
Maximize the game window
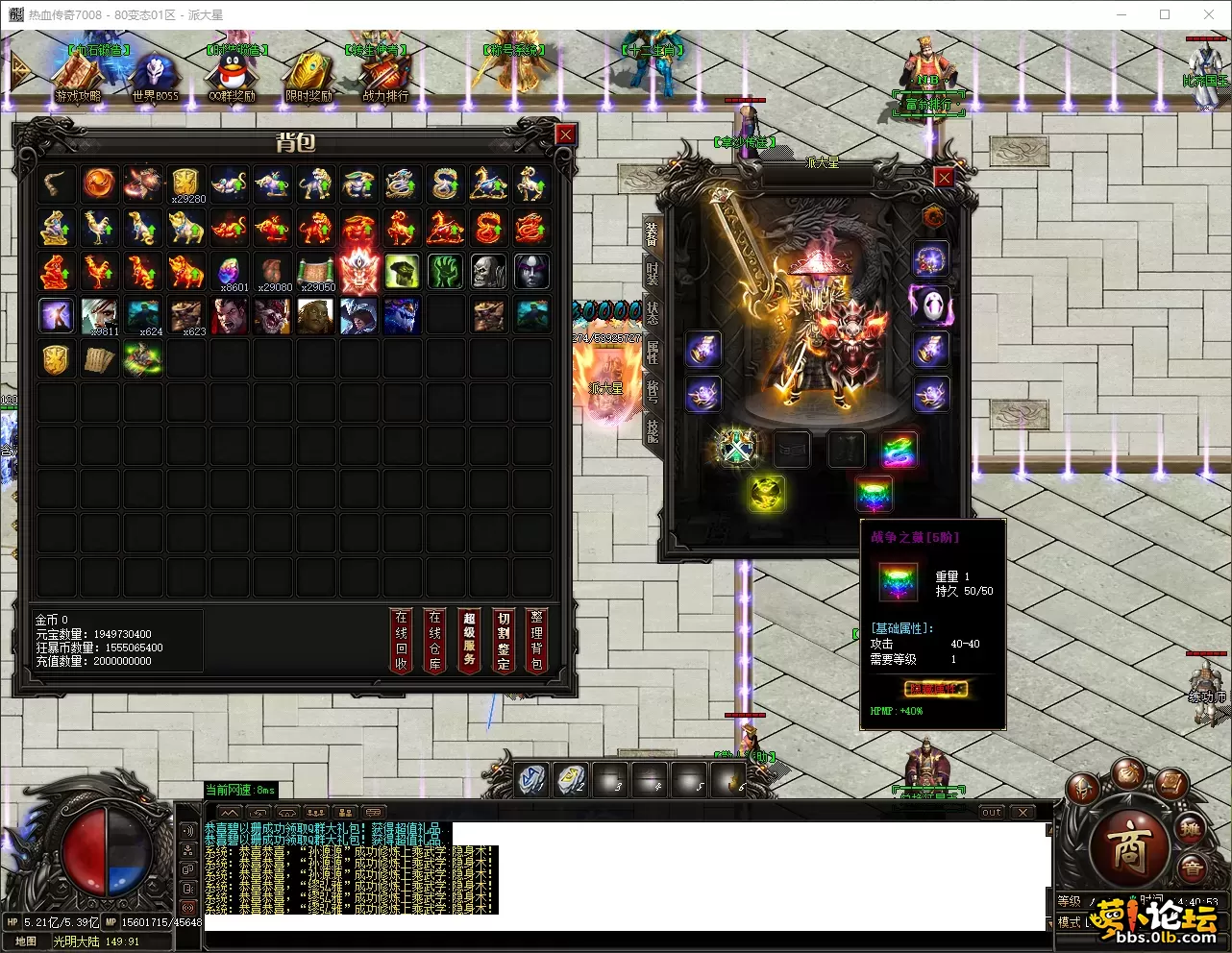coord(1165,14)
